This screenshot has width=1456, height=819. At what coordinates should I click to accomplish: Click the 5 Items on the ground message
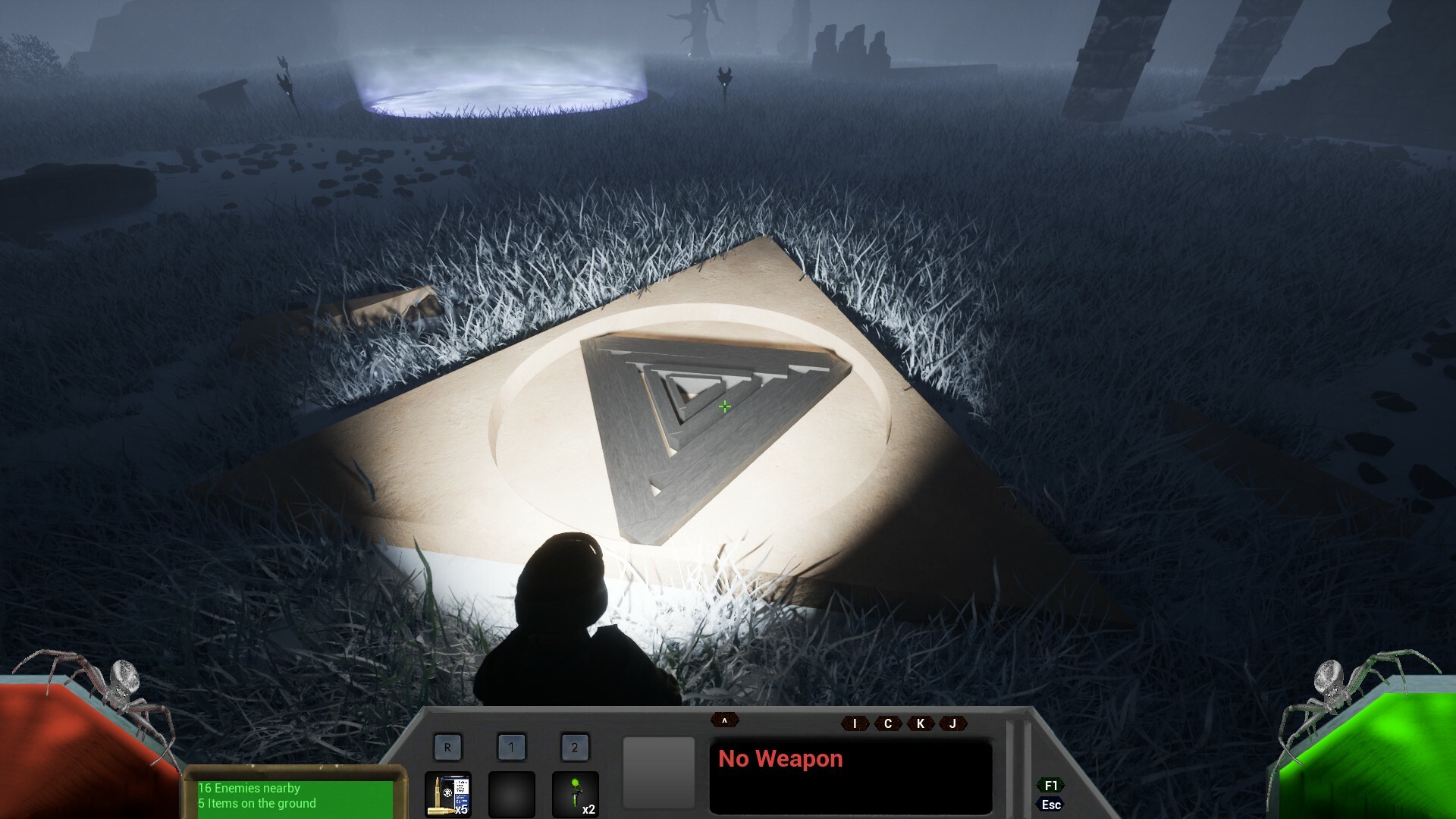258,803
